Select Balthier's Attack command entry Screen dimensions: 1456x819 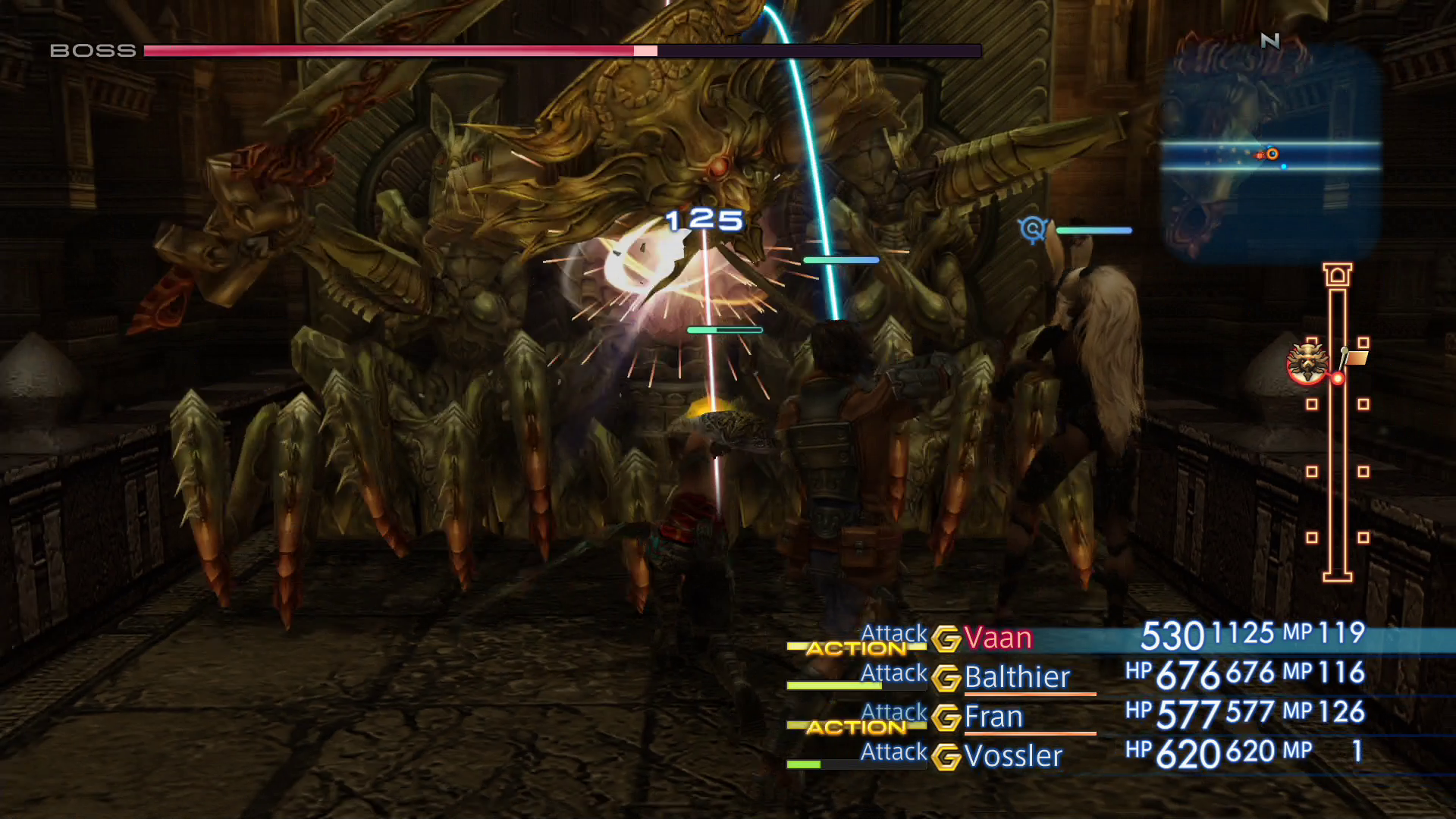(x=893, y=673)
